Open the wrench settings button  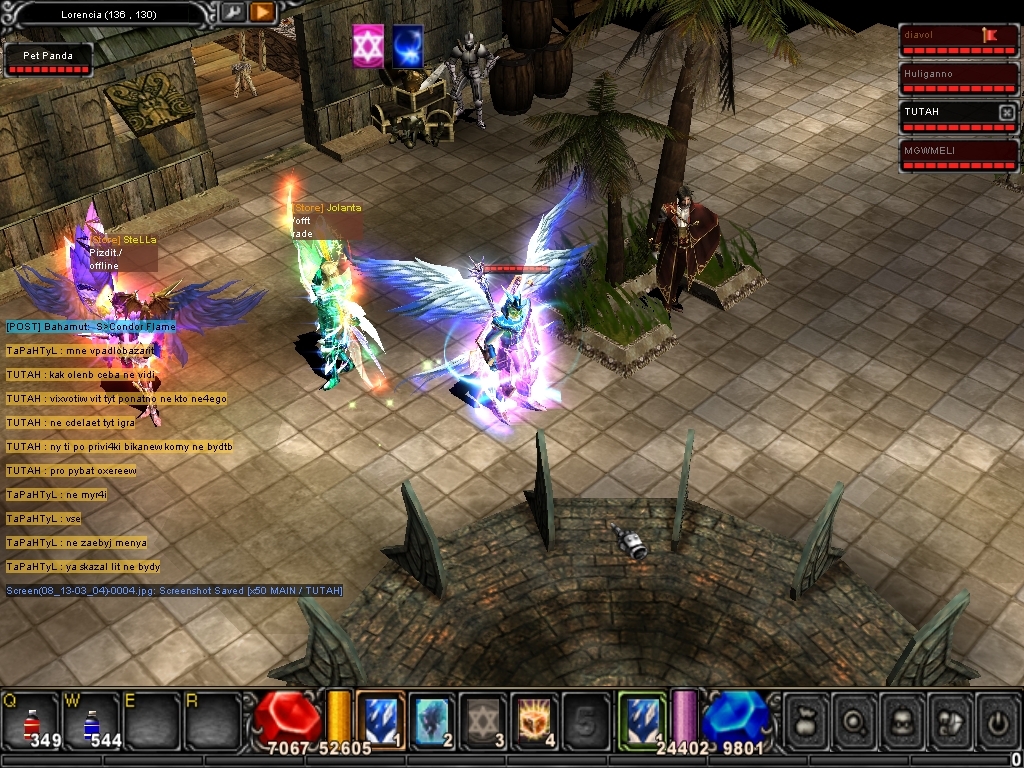(x=232, y=13)
